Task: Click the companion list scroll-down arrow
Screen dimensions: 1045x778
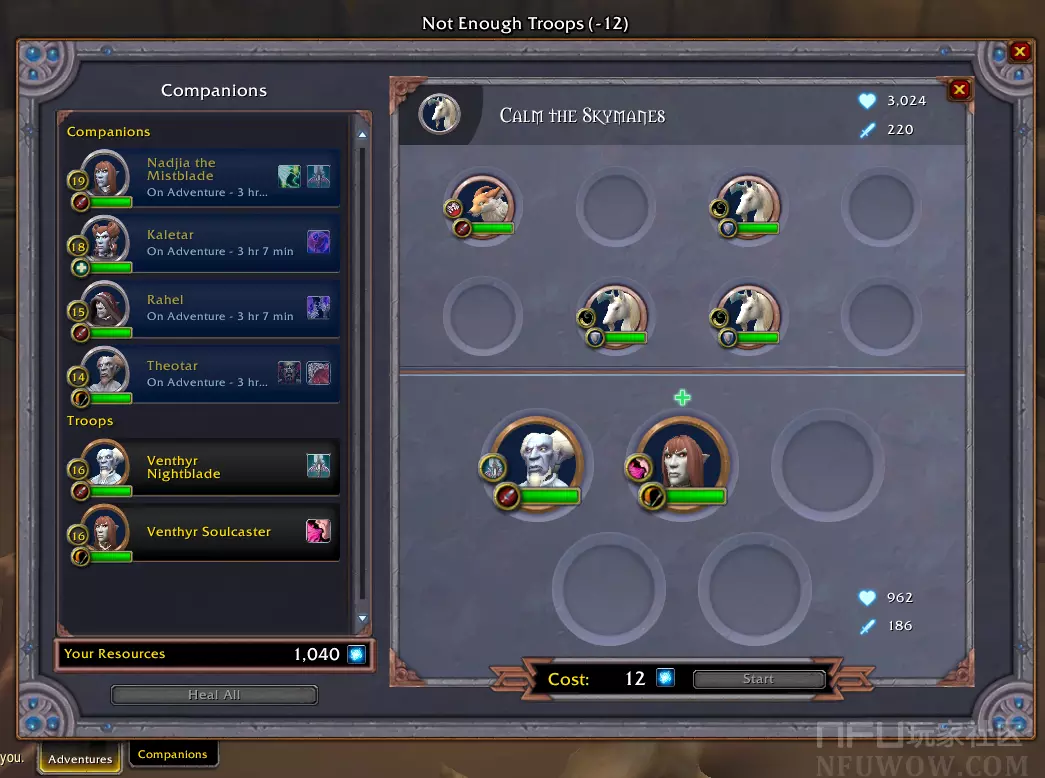Action: [362, 620]
